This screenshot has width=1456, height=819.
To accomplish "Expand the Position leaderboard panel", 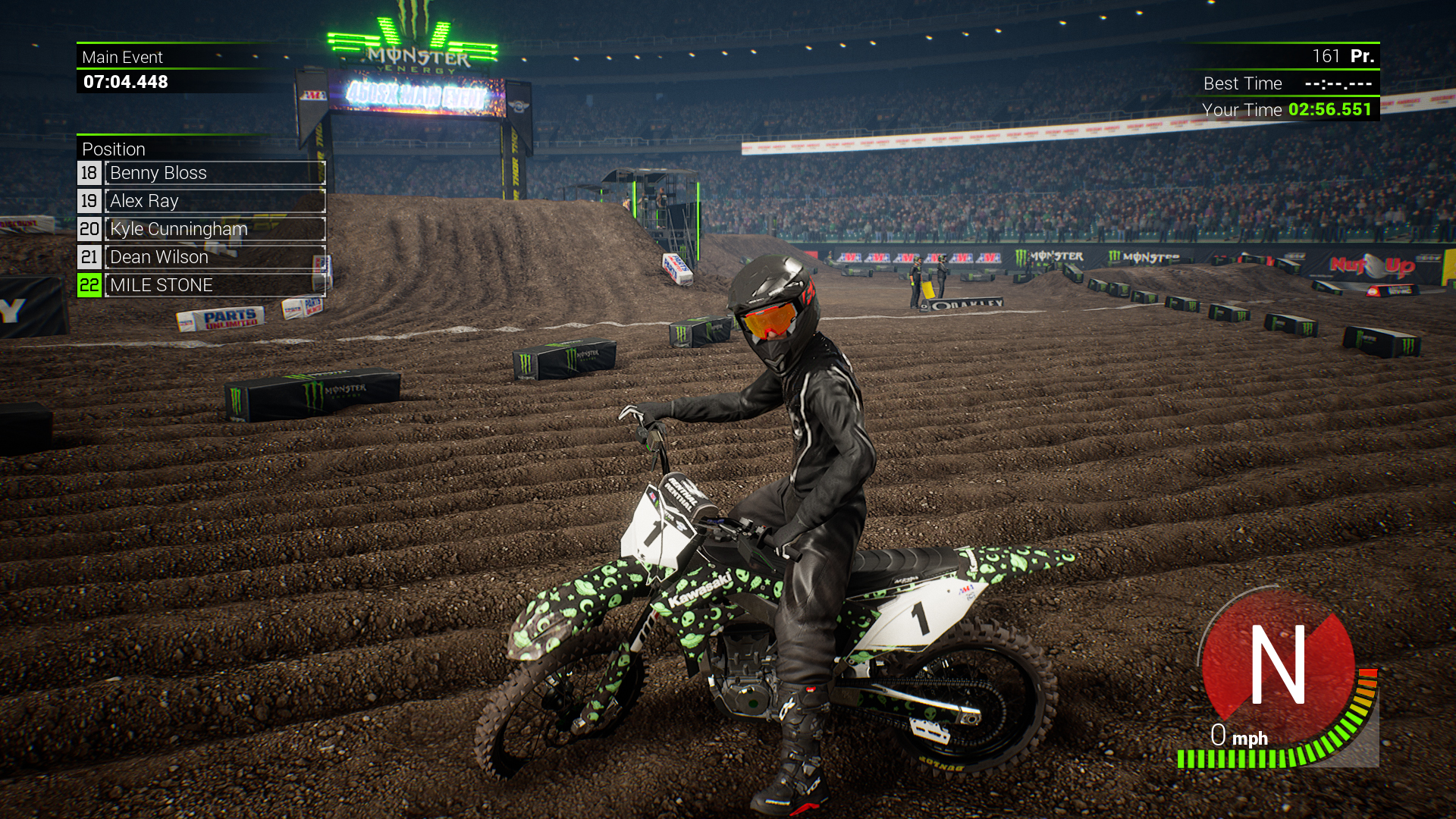I will click(114, 149).
